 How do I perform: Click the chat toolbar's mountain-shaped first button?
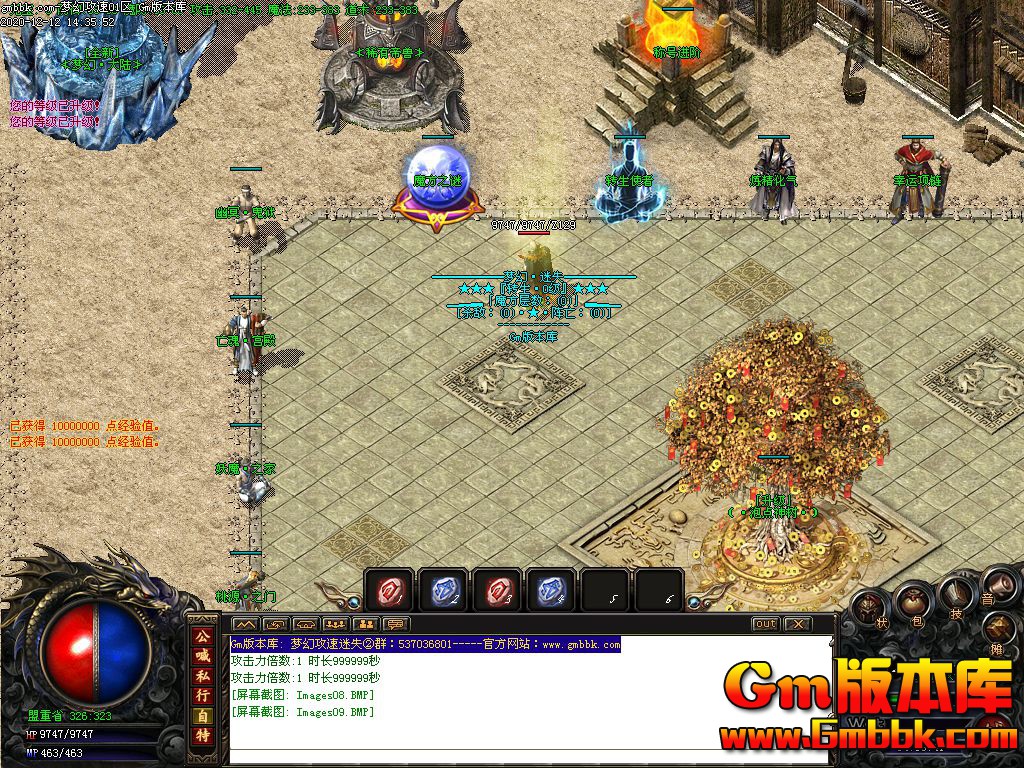[244, 624]
